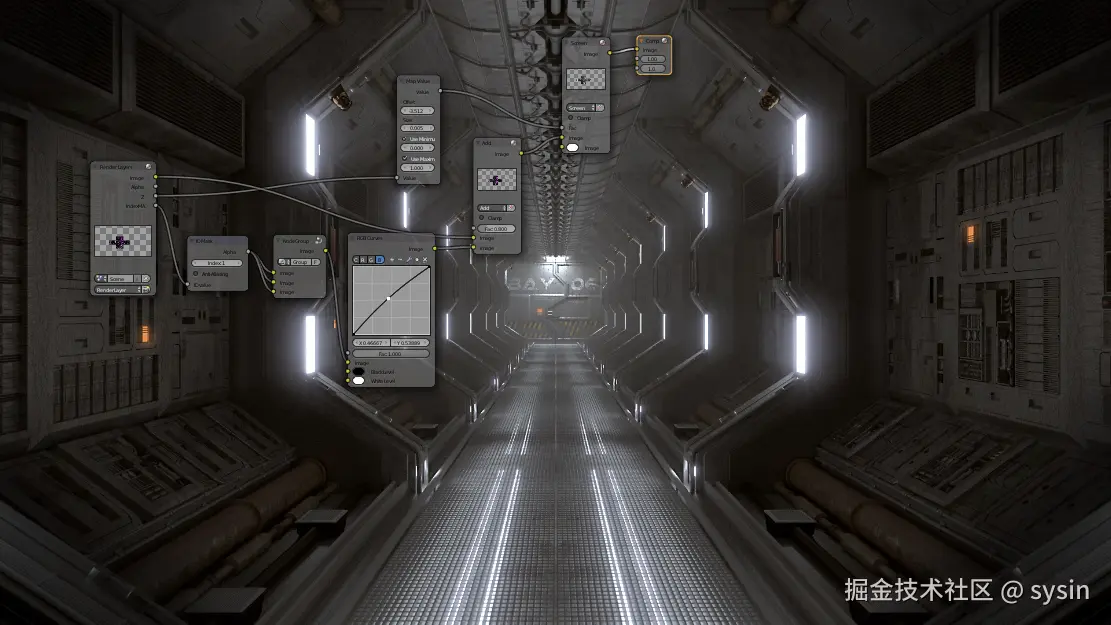Select the C channel in RGB Curves
1111x625 pixels.
pos(357,259)
